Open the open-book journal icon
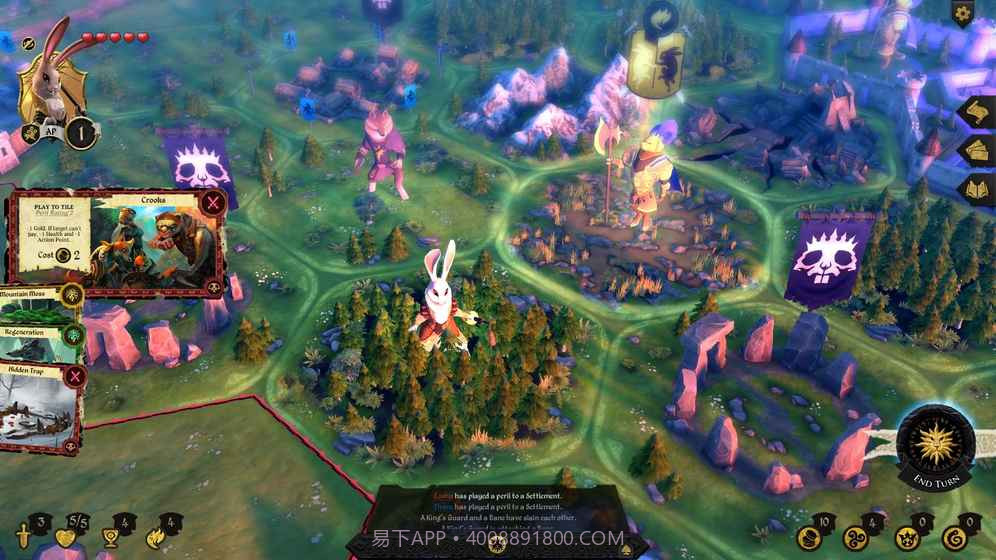996x560 pixels. tap(976, 190)
